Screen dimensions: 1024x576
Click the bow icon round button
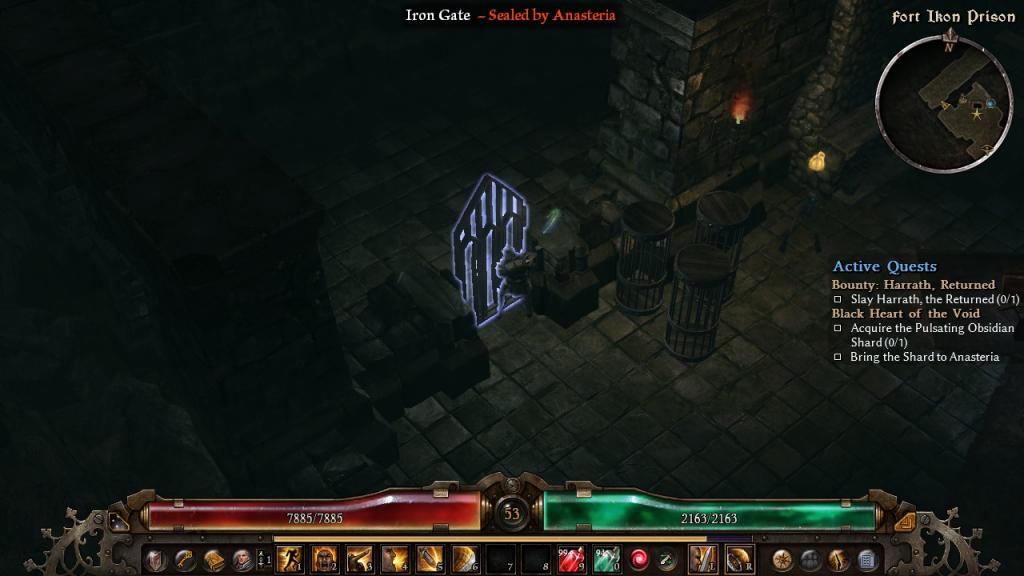(838, 560)
